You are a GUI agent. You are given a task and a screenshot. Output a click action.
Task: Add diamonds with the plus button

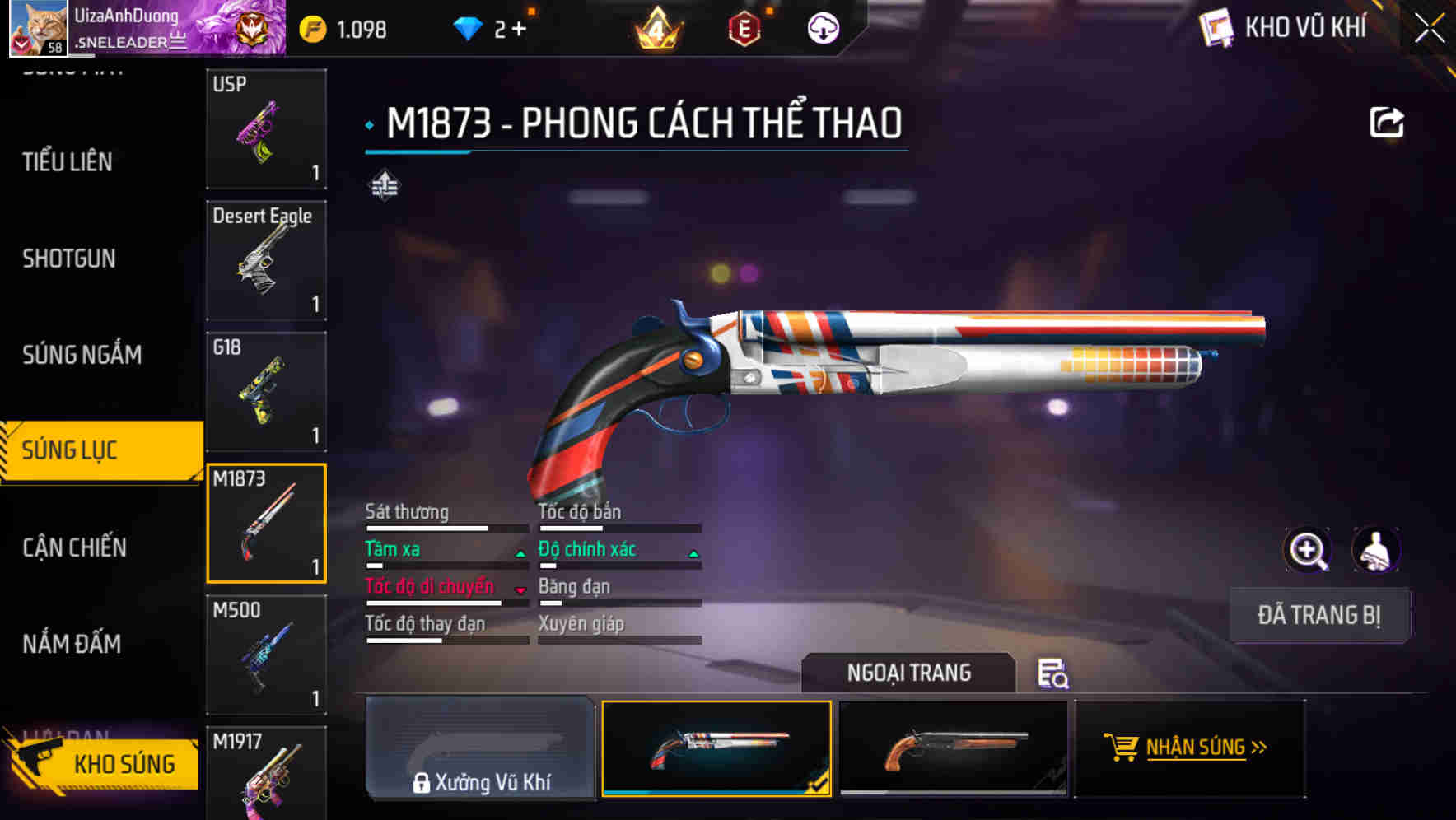point(519,30)
